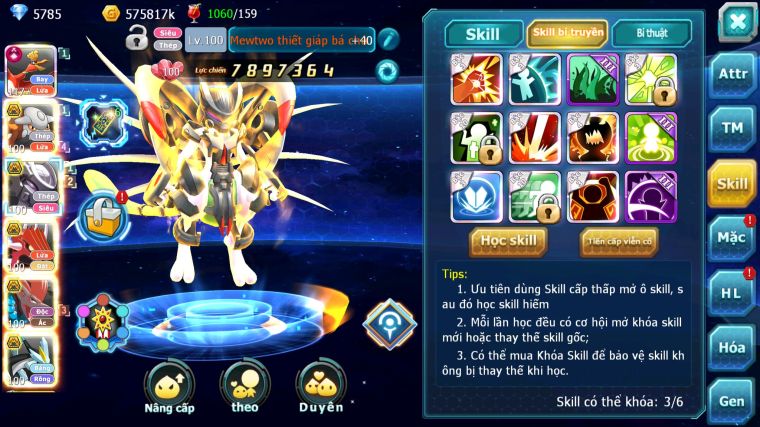
Task: Open the Attr side tab
Action: pyautogui.click(x=732, y=74)
